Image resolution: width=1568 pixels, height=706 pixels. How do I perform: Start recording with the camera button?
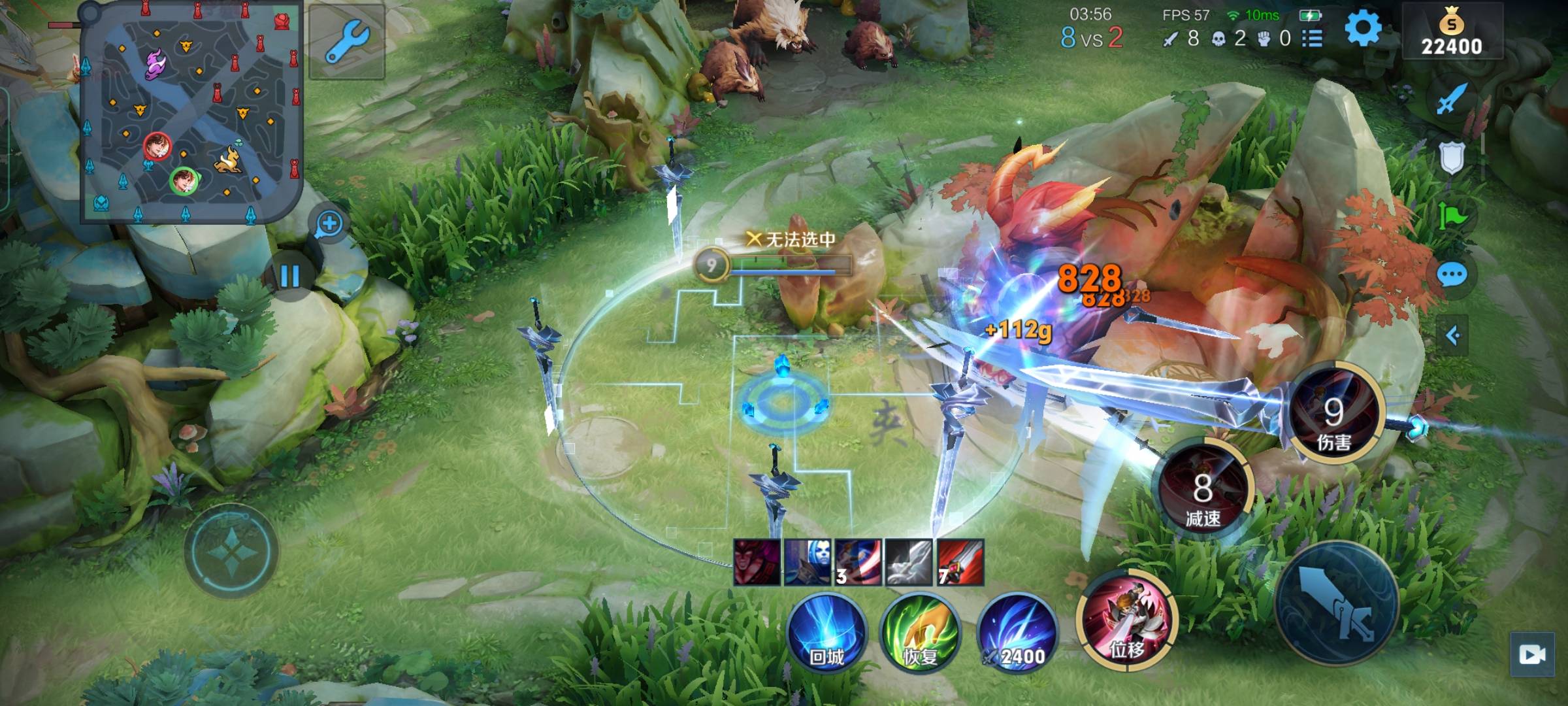[1532, 654]
